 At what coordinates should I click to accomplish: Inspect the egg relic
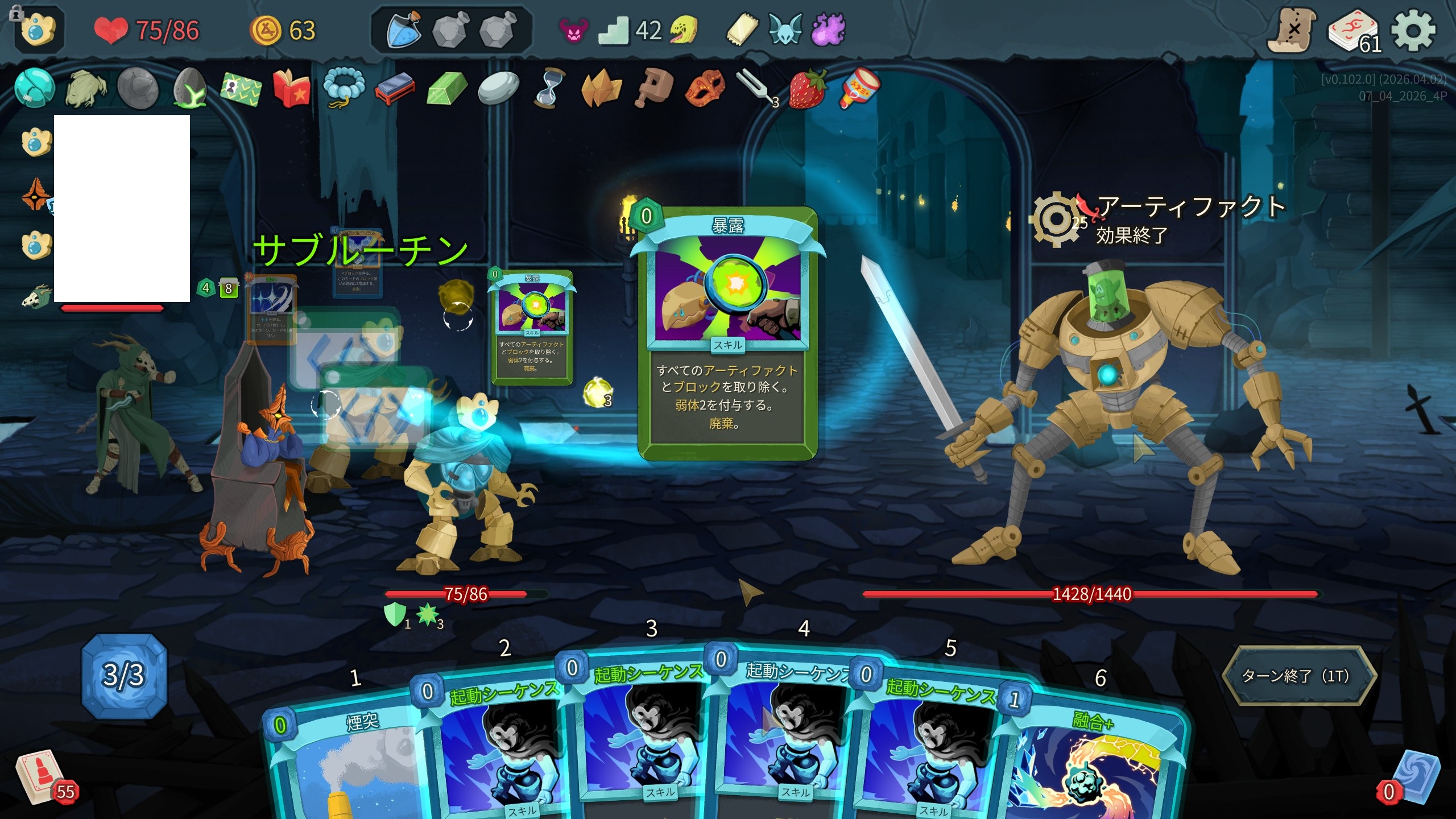(x=189, y=88)
